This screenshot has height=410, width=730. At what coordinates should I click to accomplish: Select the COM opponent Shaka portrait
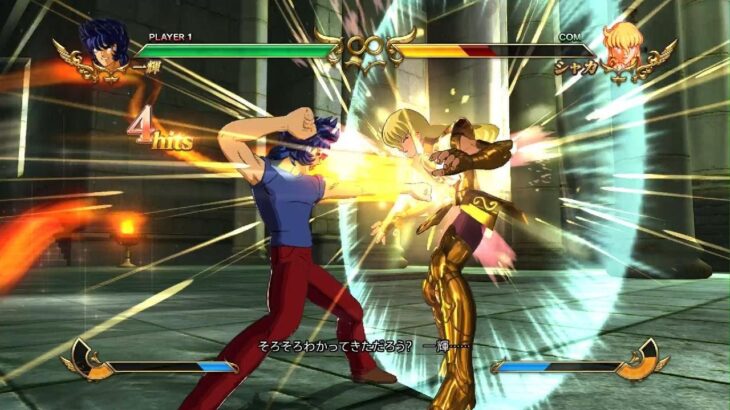click(624, 46)
